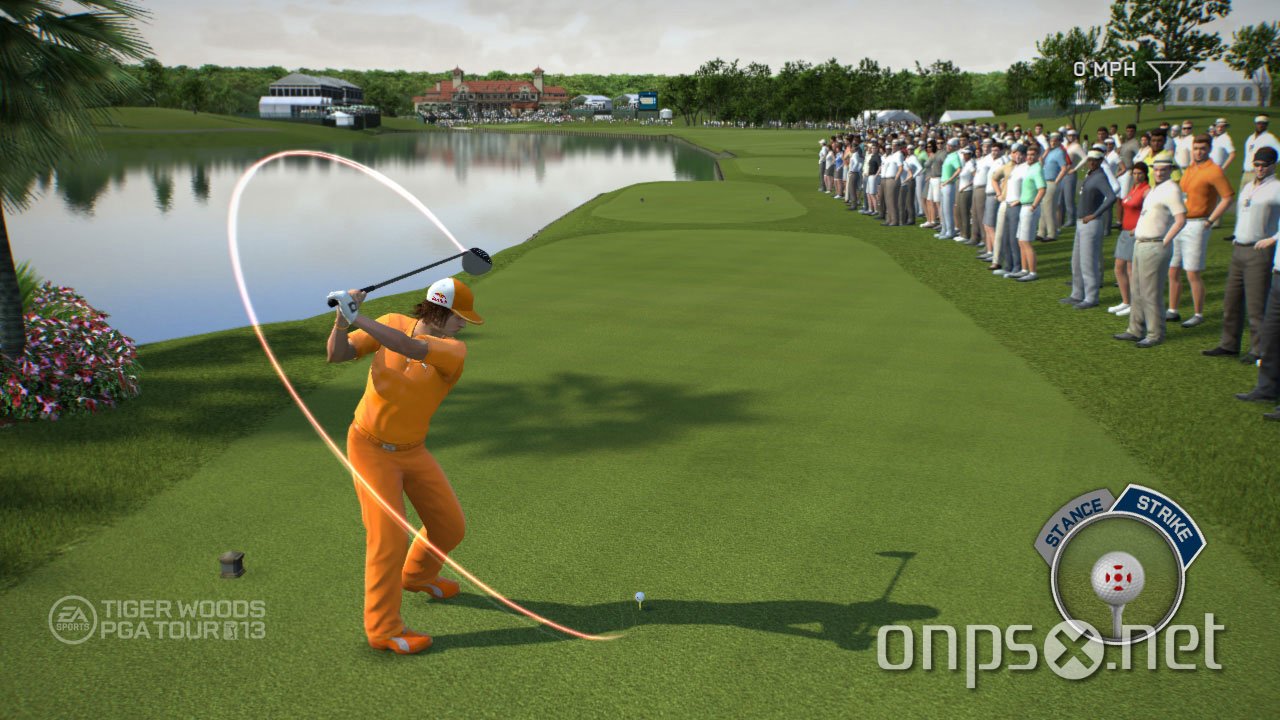Screen dimensions: 1280x720
Task: Click the left red strike dot
Action: tap(1106, 577)
